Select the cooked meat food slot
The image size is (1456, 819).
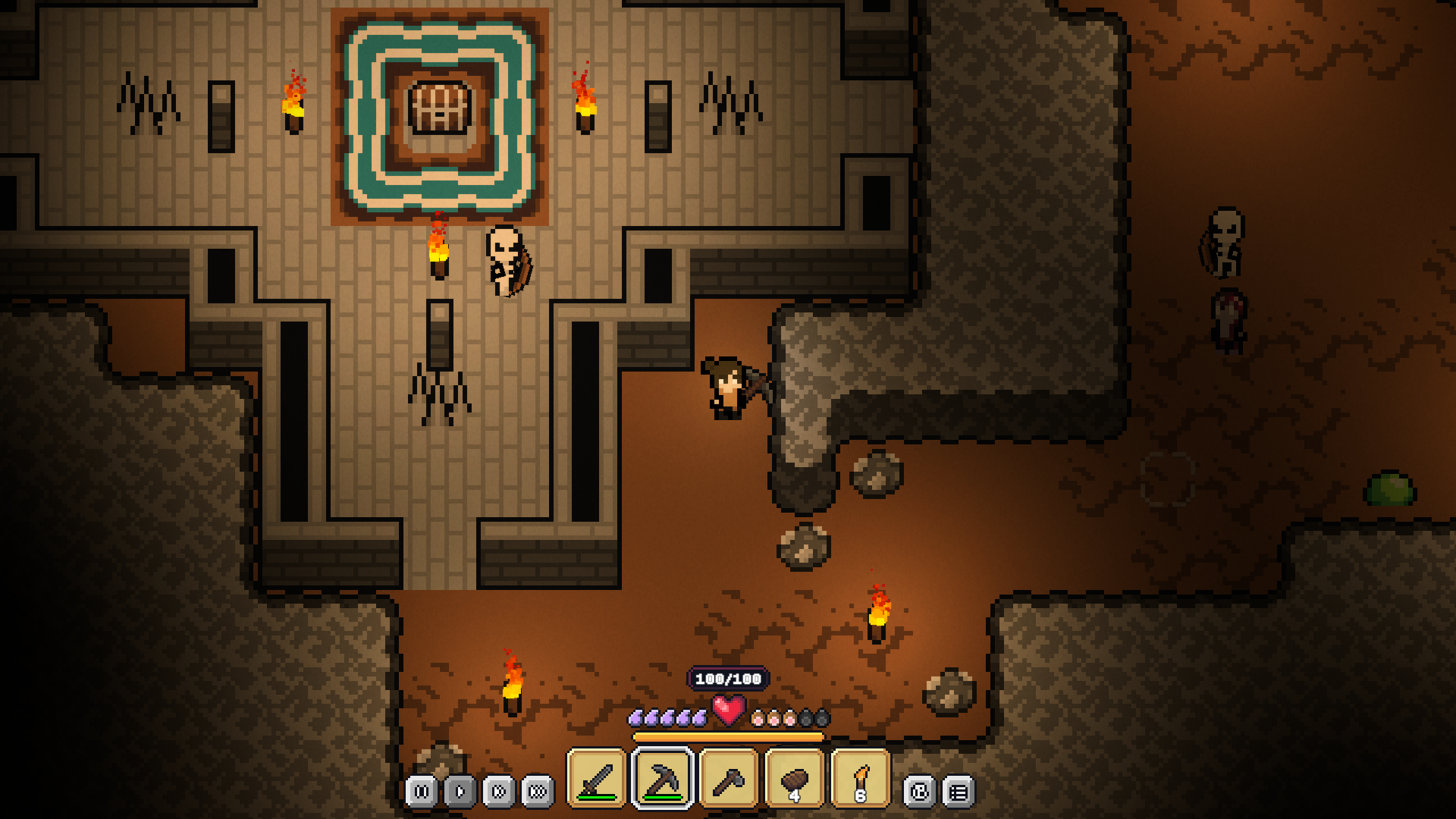pyautogui.click(x=795, y=778)
